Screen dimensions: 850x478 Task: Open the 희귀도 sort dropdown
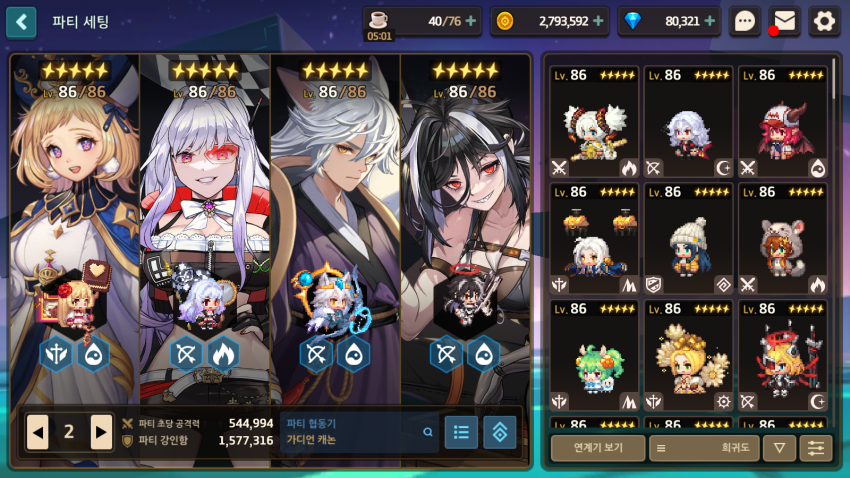point(703,448)
